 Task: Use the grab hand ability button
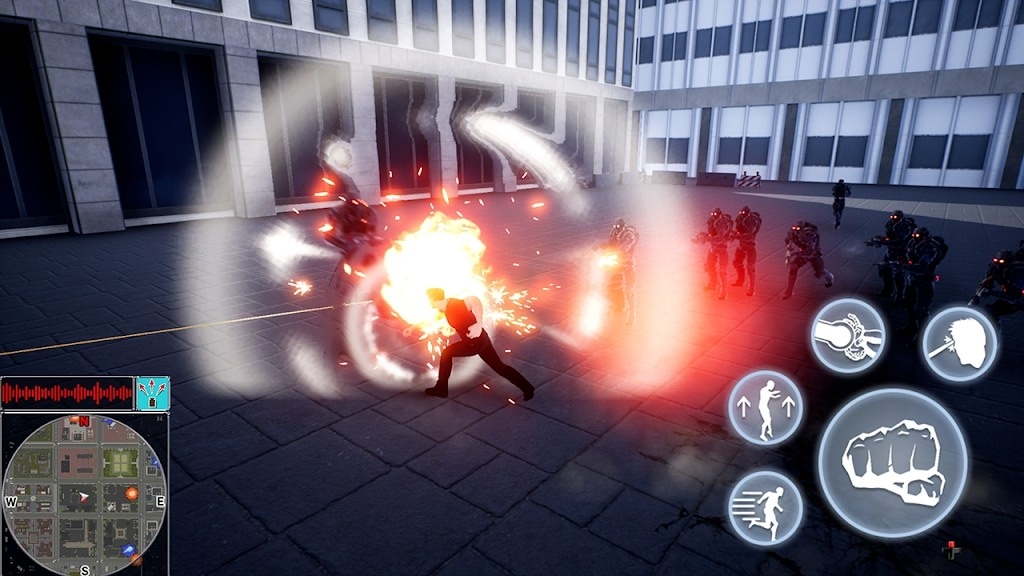tap(848, 336)
